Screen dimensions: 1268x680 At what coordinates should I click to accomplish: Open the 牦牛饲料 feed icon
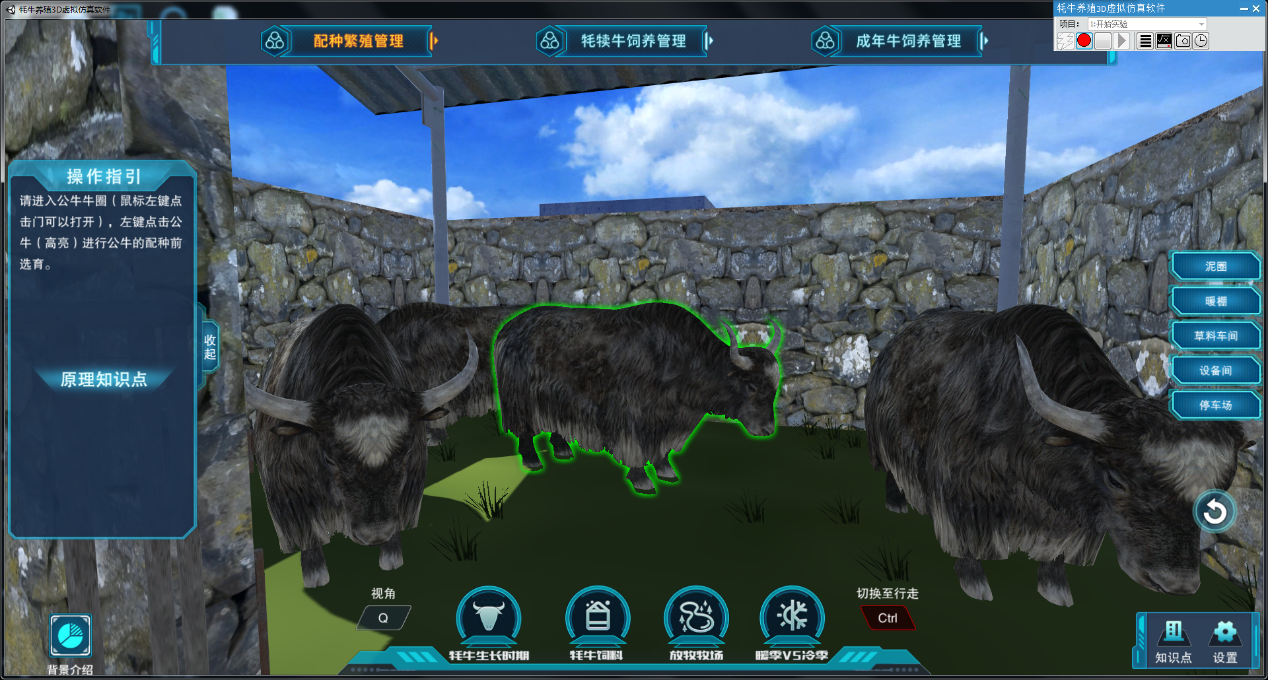click(597, 618)
